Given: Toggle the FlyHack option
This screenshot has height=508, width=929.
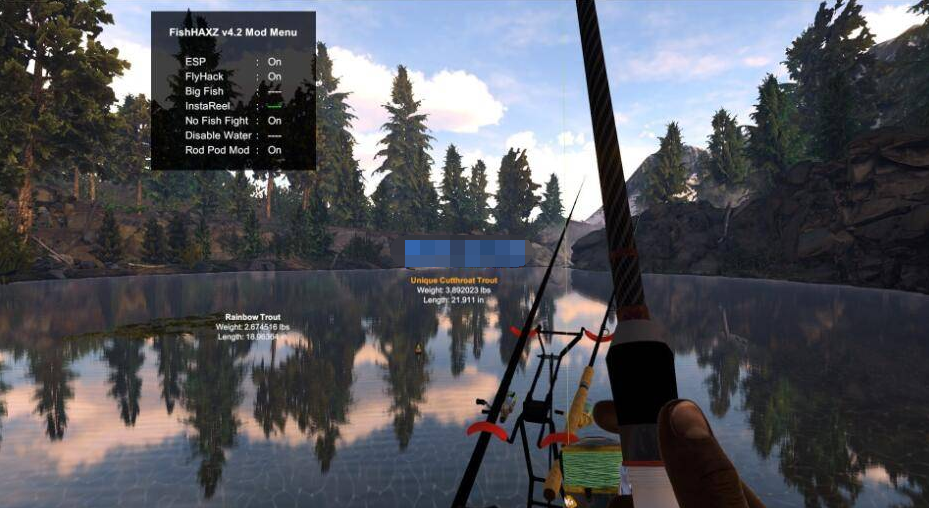Looking at the screenshot, I should point(274,76).
